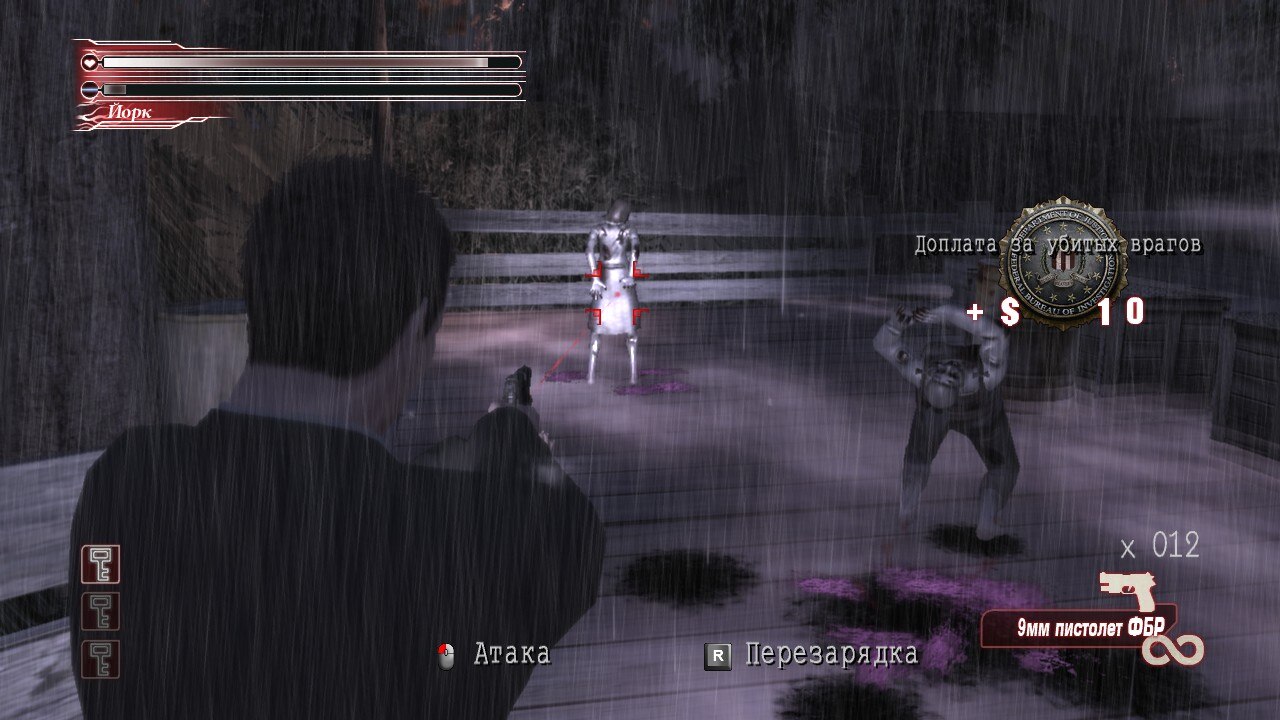1280x720 pixels.
Task: Select the Йорк character name tag
Action: pyautogui.click(x=132, y=113)
